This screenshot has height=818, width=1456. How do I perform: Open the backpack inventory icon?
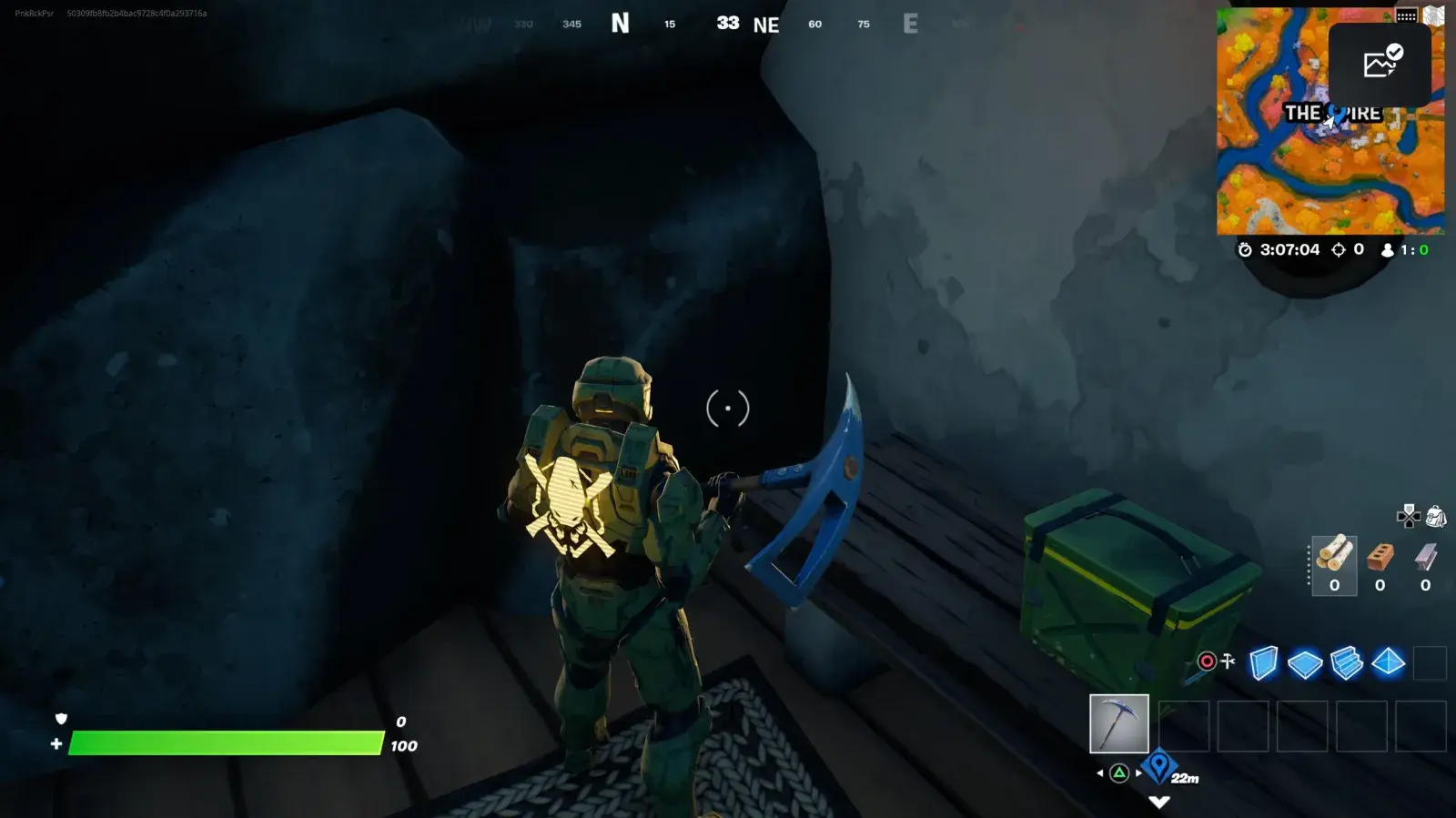tap(1436, 517)
